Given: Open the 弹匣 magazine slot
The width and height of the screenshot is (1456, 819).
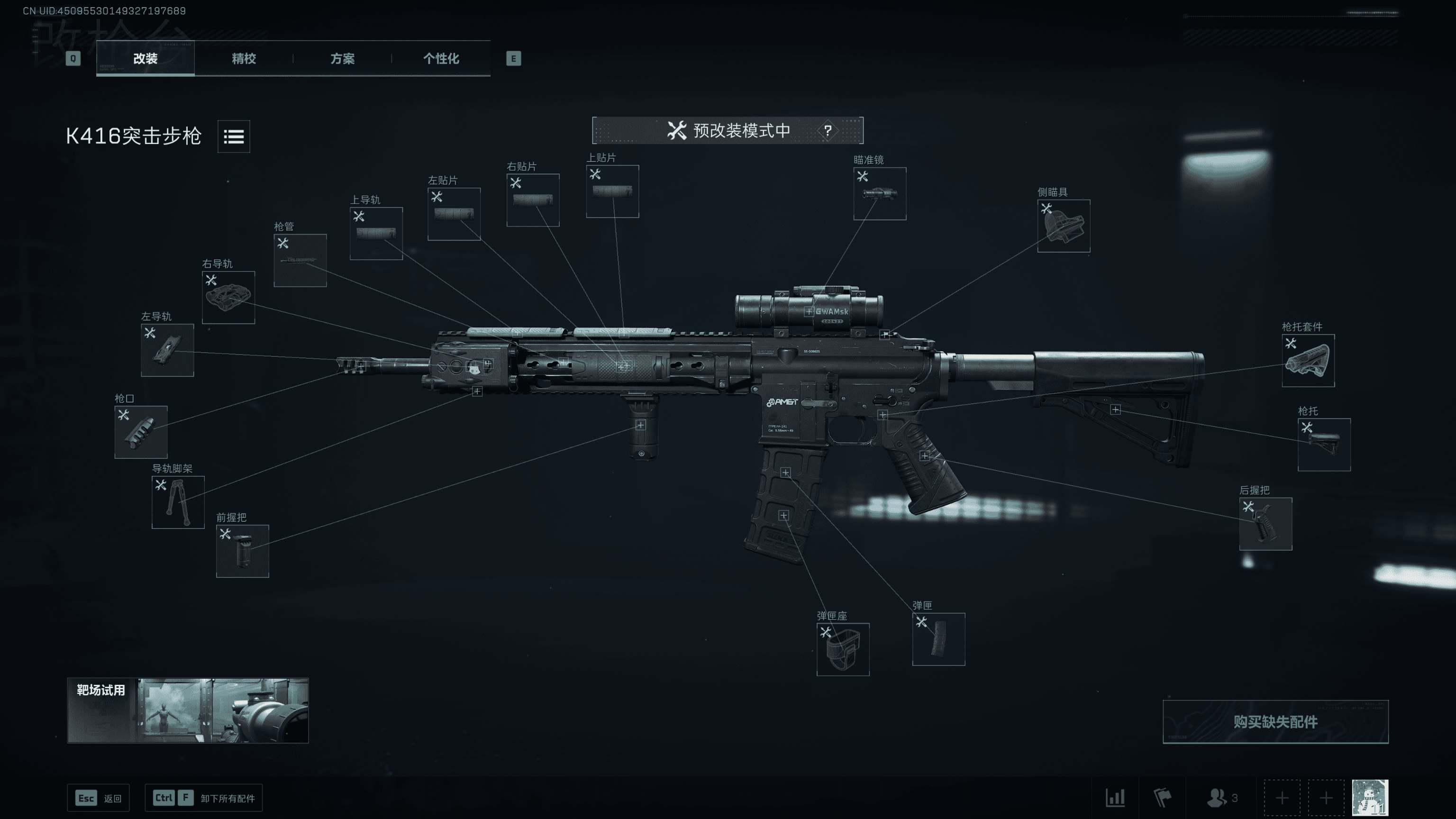Looking at the screenshot, I should [x=938, y=639].
